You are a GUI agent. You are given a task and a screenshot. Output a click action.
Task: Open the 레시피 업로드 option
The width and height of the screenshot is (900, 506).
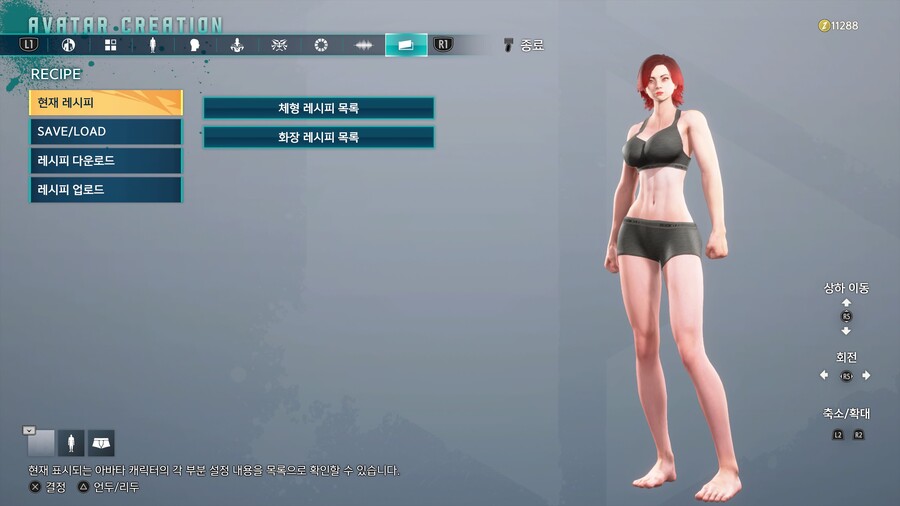106,190
